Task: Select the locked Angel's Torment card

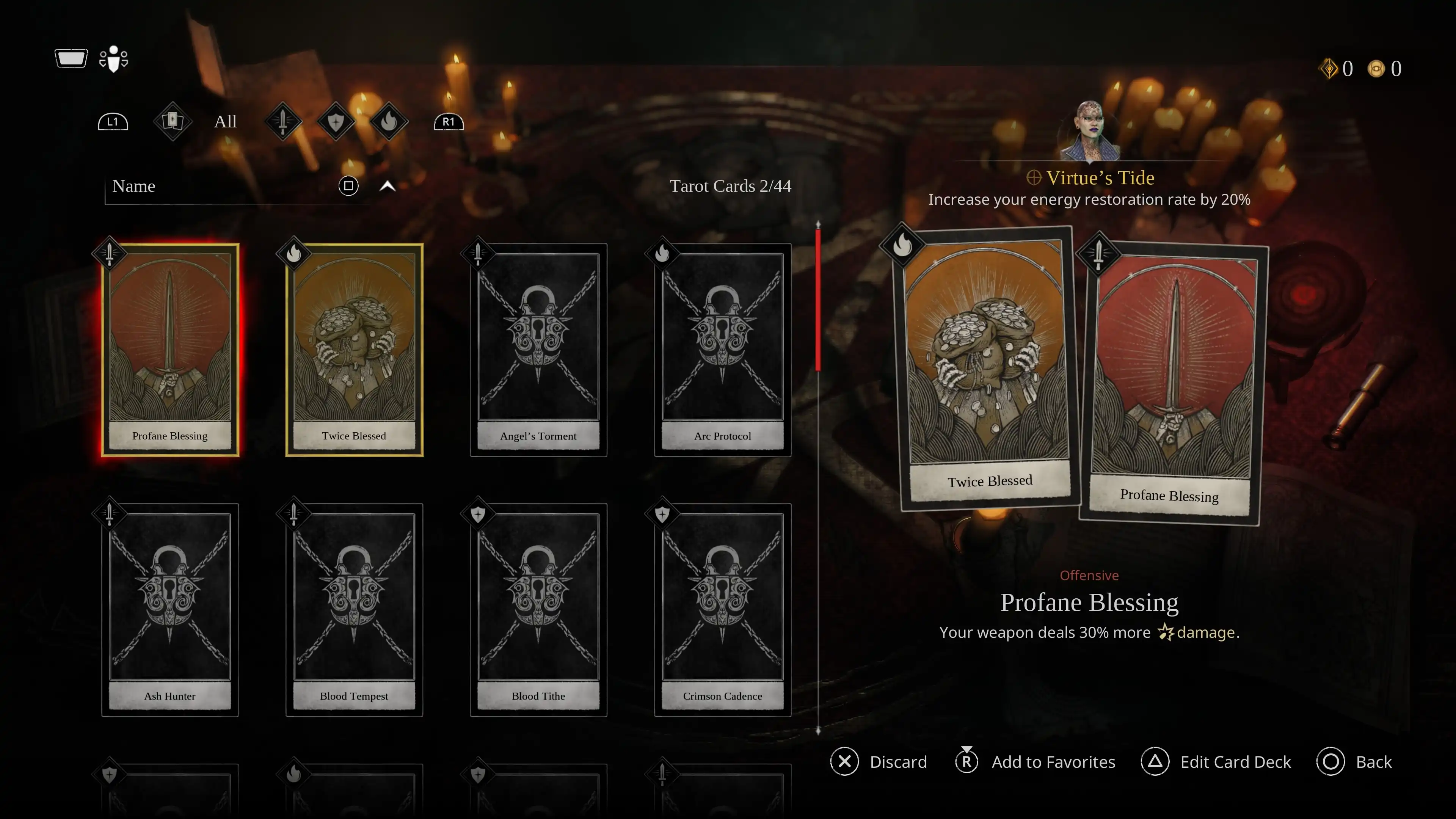Action: pyautogui.click(x=538, y=349)
